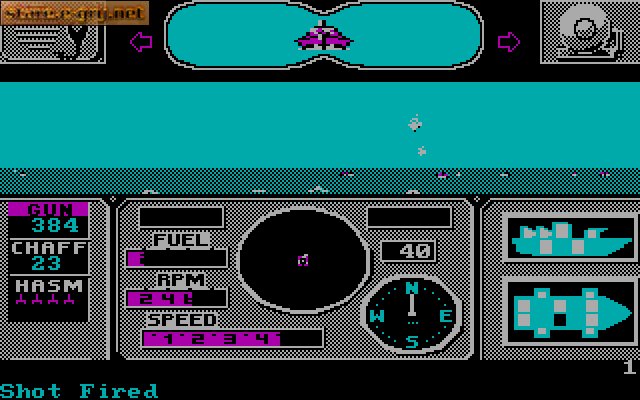
Task: Select the ship top-down damage display
Action: (x=570, y=310)
